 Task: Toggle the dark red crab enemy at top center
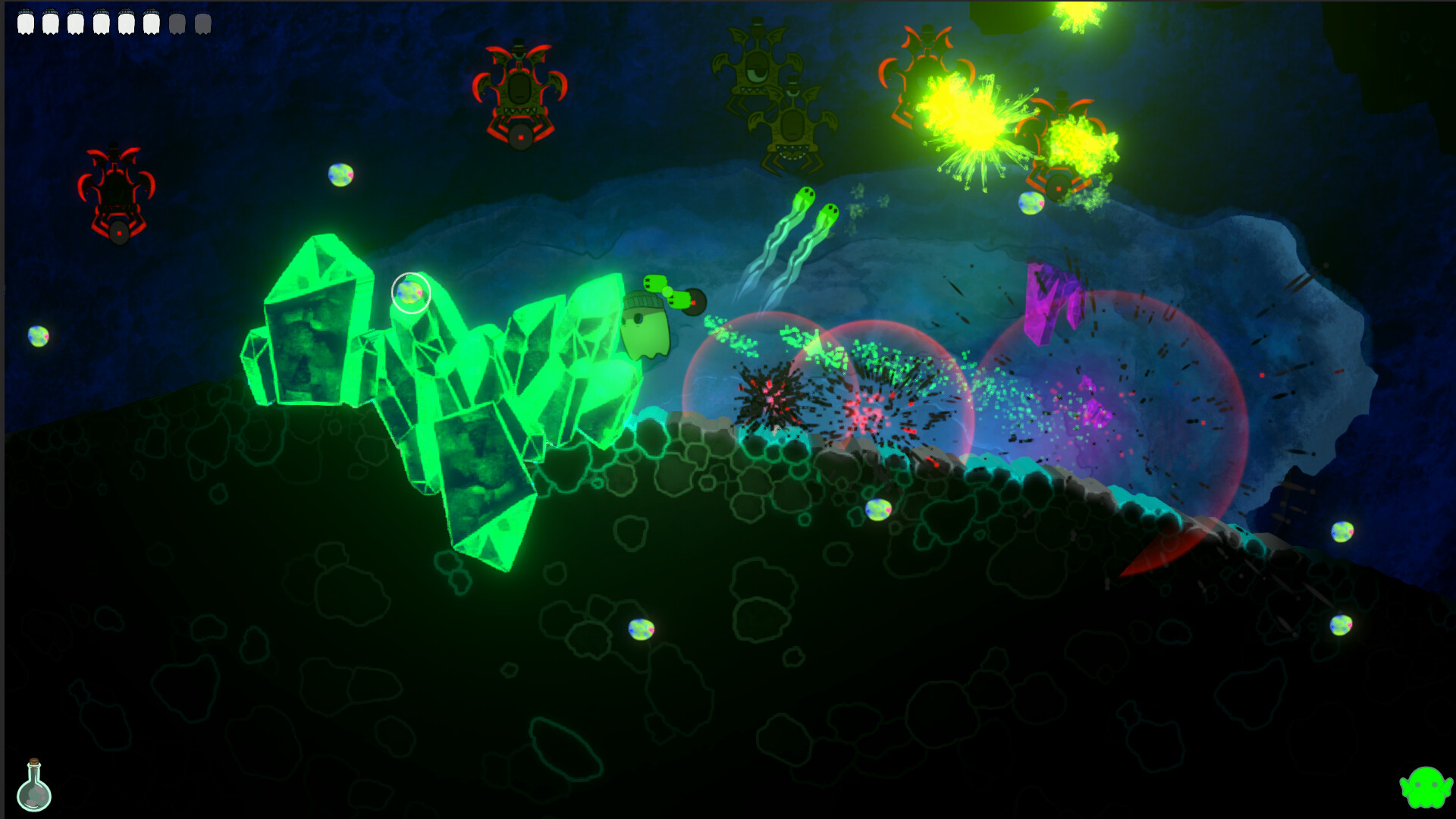pos(519,91)
